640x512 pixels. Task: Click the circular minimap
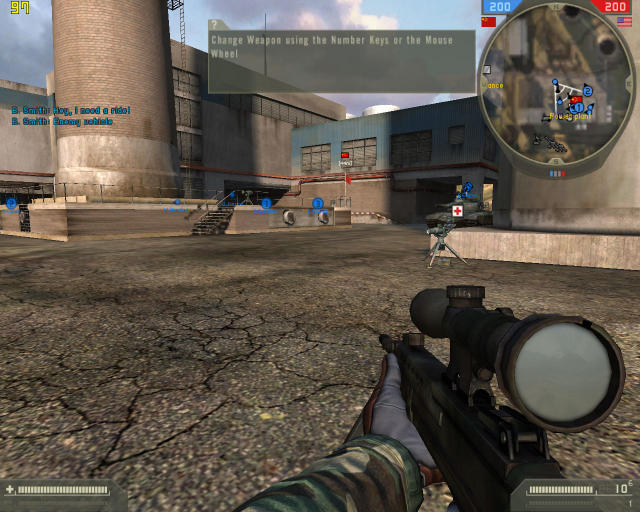(557, 92)
